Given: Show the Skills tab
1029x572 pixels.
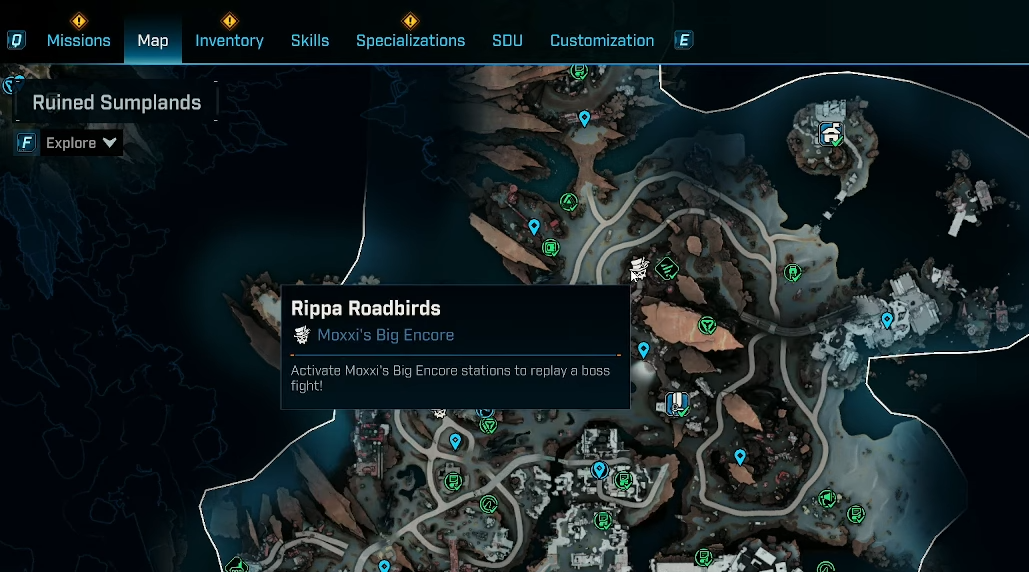Looking at the screenshot, I should [x=310, y=41].
